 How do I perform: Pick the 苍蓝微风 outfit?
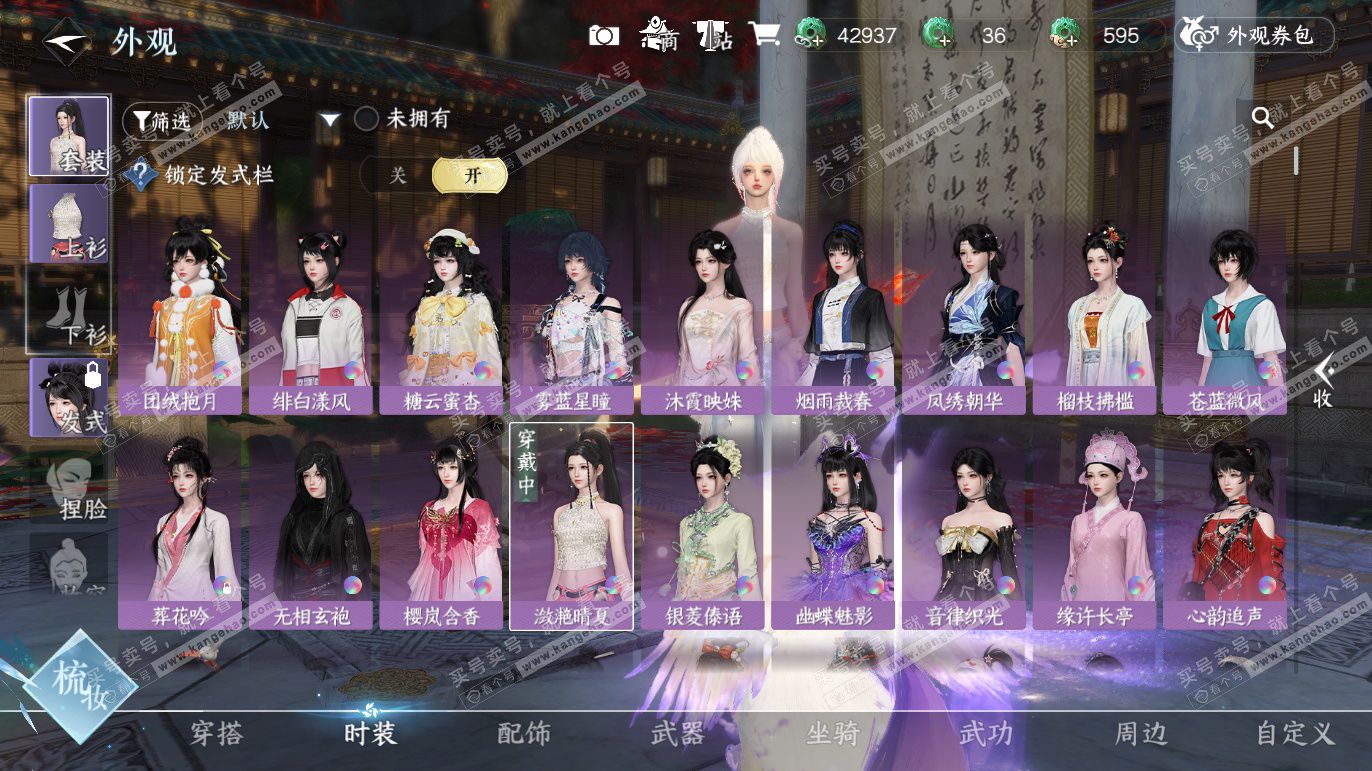tap(1225, 318)
